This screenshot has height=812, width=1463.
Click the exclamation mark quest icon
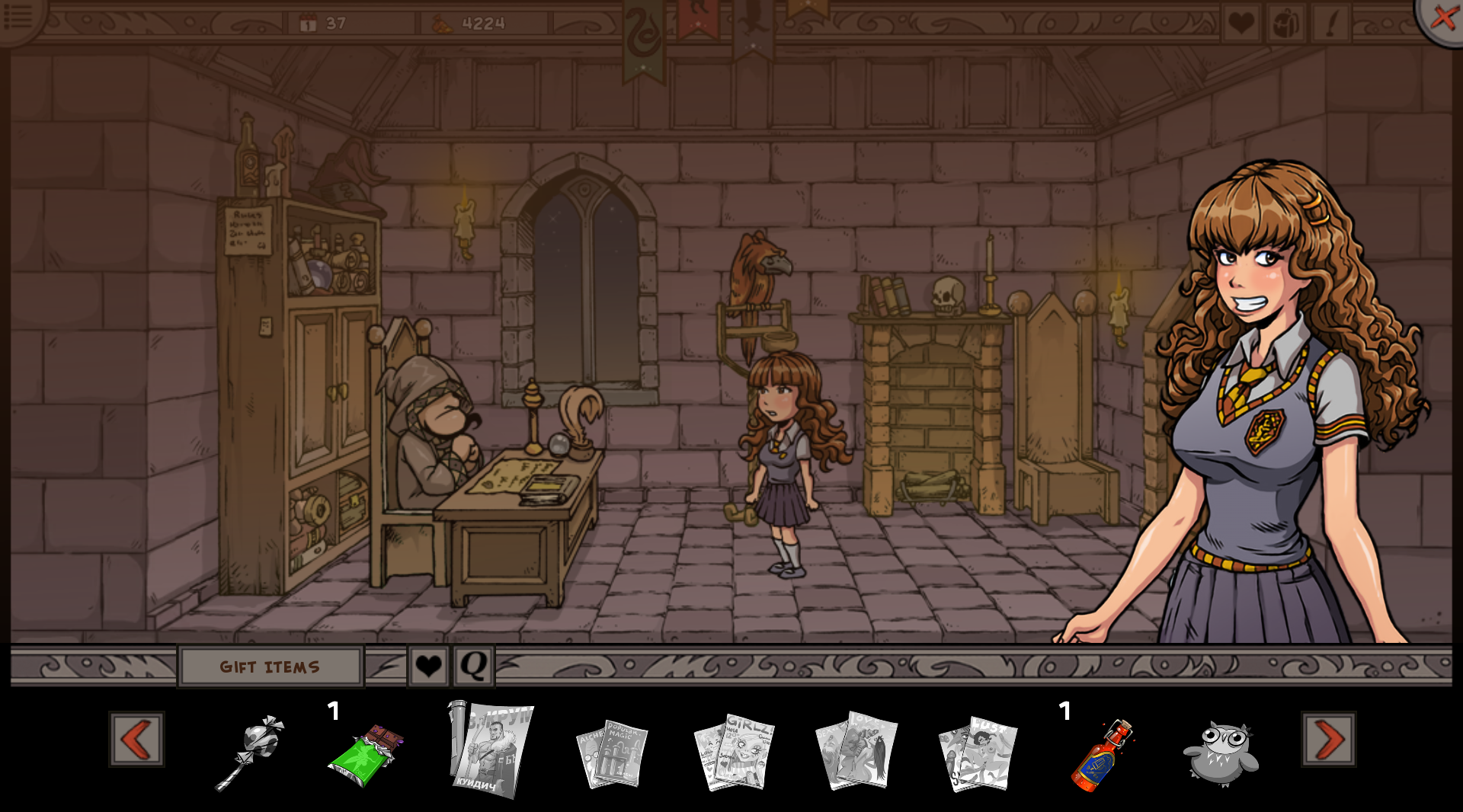coord(1331,23)
